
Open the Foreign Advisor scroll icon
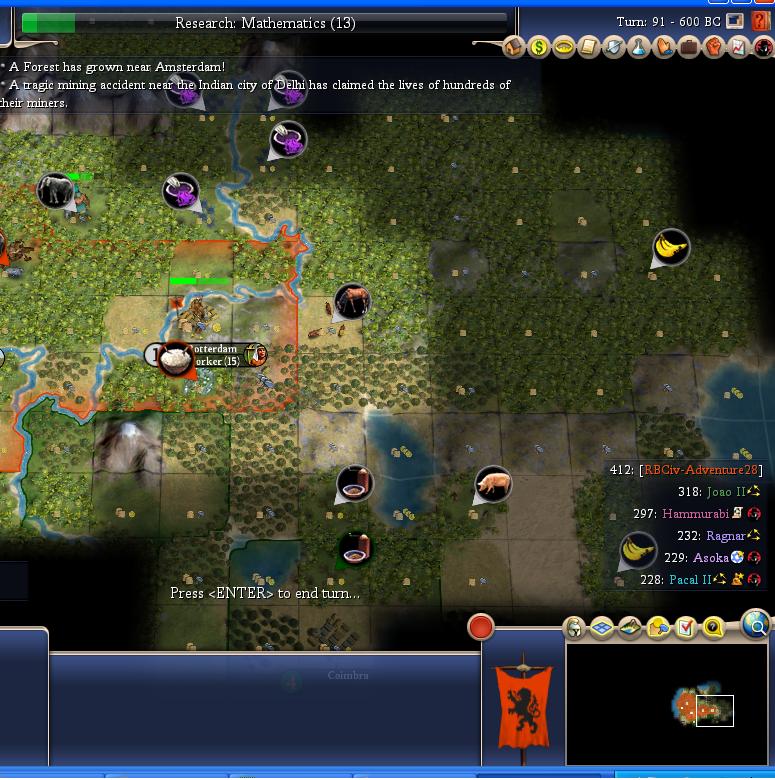click(589, 47)
